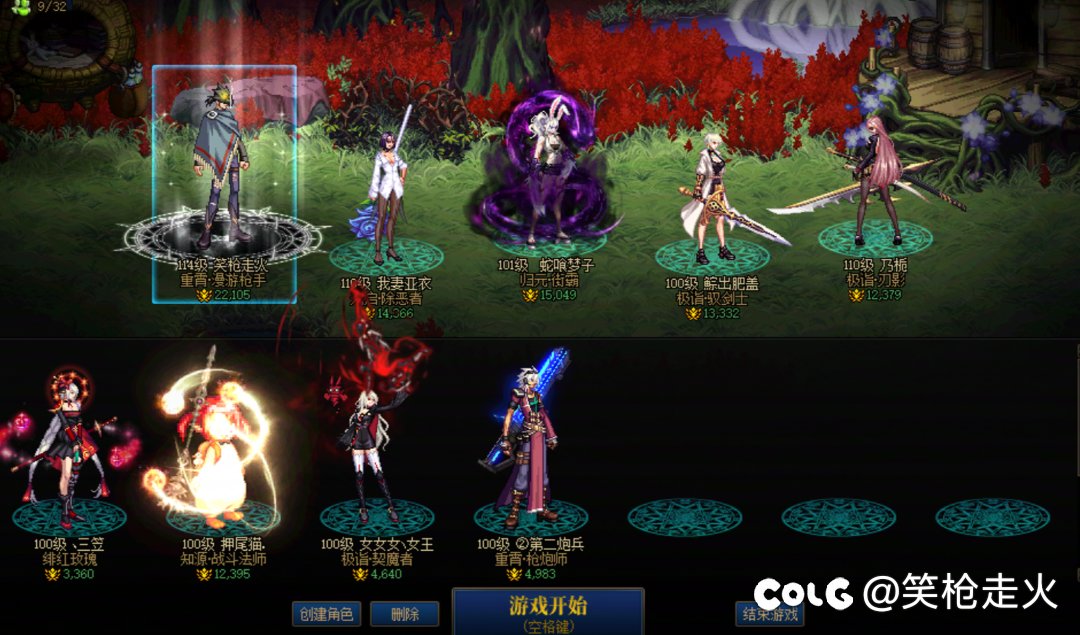Exit via the 结束游戏 button
Screen dimensions: 1080x635
pyautogui.click(x=768, y=614)
